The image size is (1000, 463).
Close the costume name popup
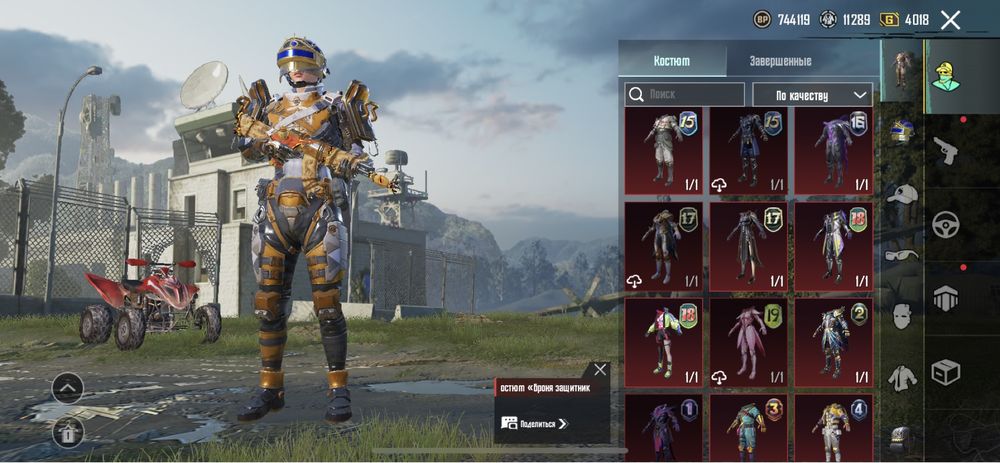point(599,370)
